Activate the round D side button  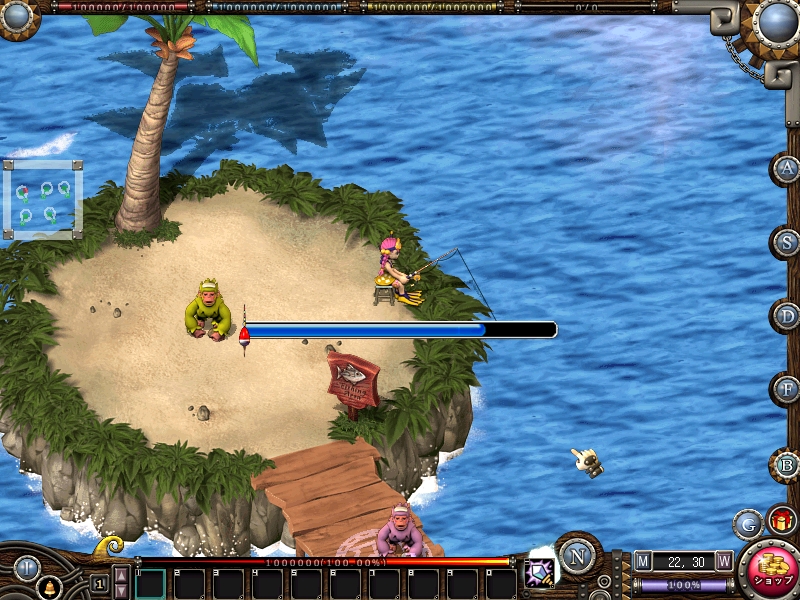pyautogui.click(x=787, y=316)
